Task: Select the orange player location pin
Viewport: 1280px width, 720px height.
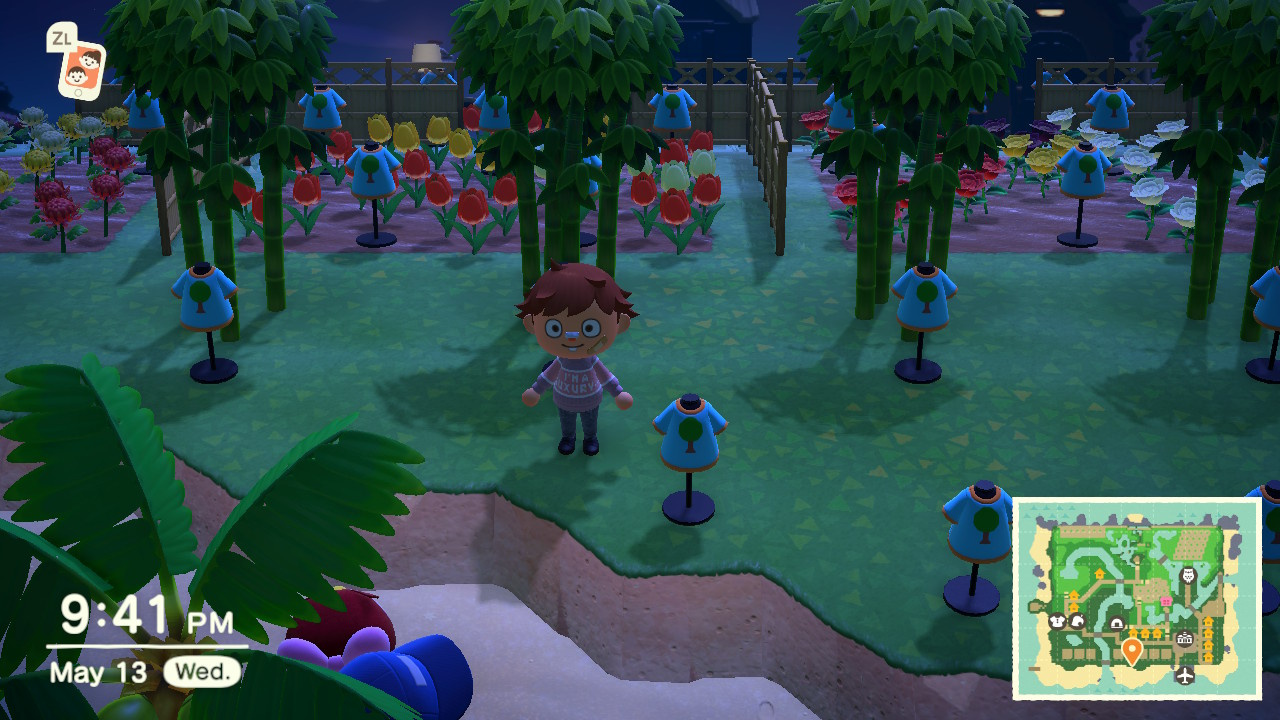Action: (x=1132, y=651)
